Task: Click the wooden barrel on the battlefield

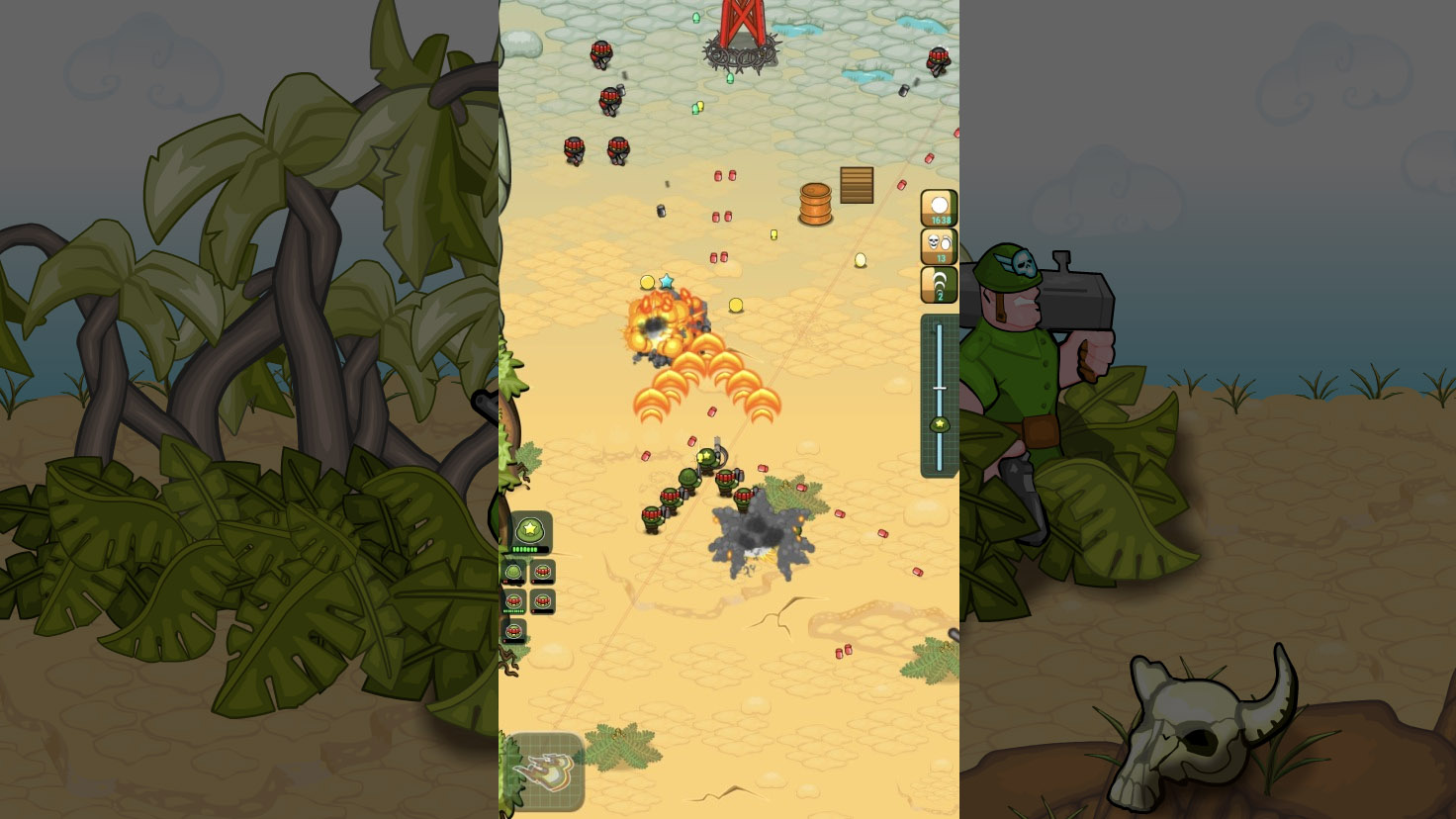Action: pos(815,204)
